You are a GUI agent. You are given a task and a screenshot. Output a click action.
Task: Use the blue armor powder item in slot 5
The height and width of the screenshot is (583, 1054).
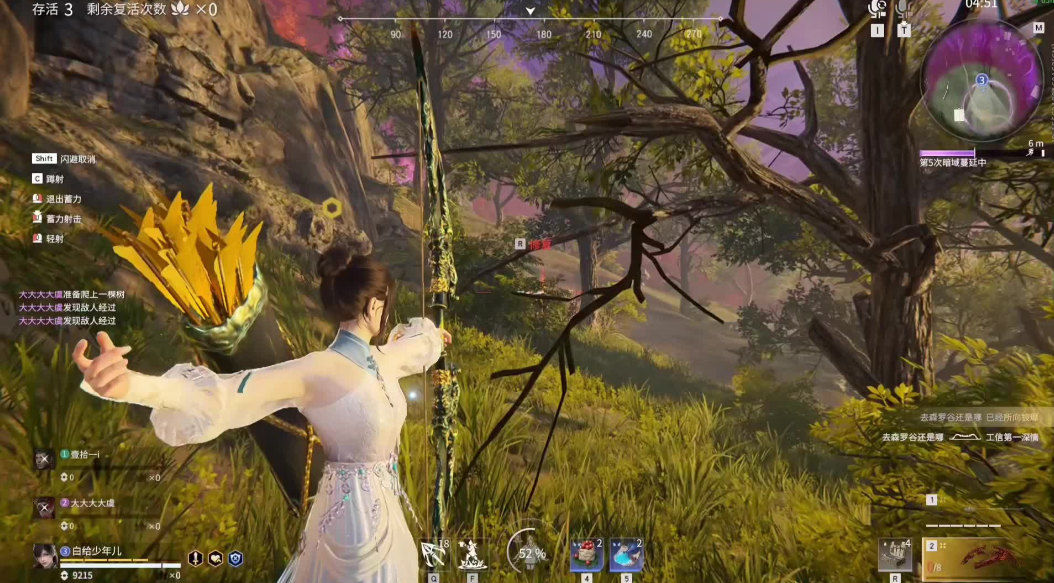(626, 554)
